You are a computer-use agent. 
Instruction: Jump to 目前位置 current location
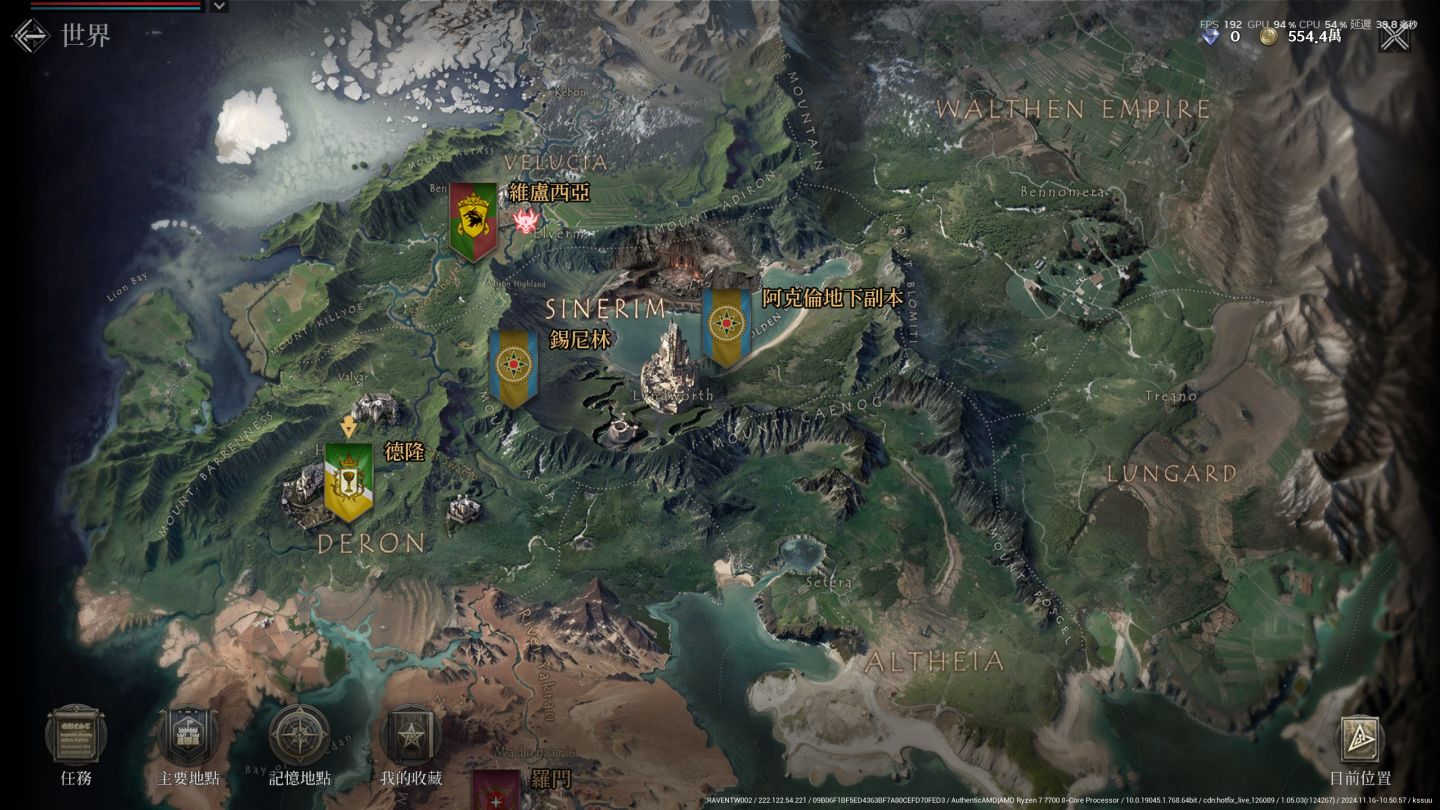(1359, 741)
